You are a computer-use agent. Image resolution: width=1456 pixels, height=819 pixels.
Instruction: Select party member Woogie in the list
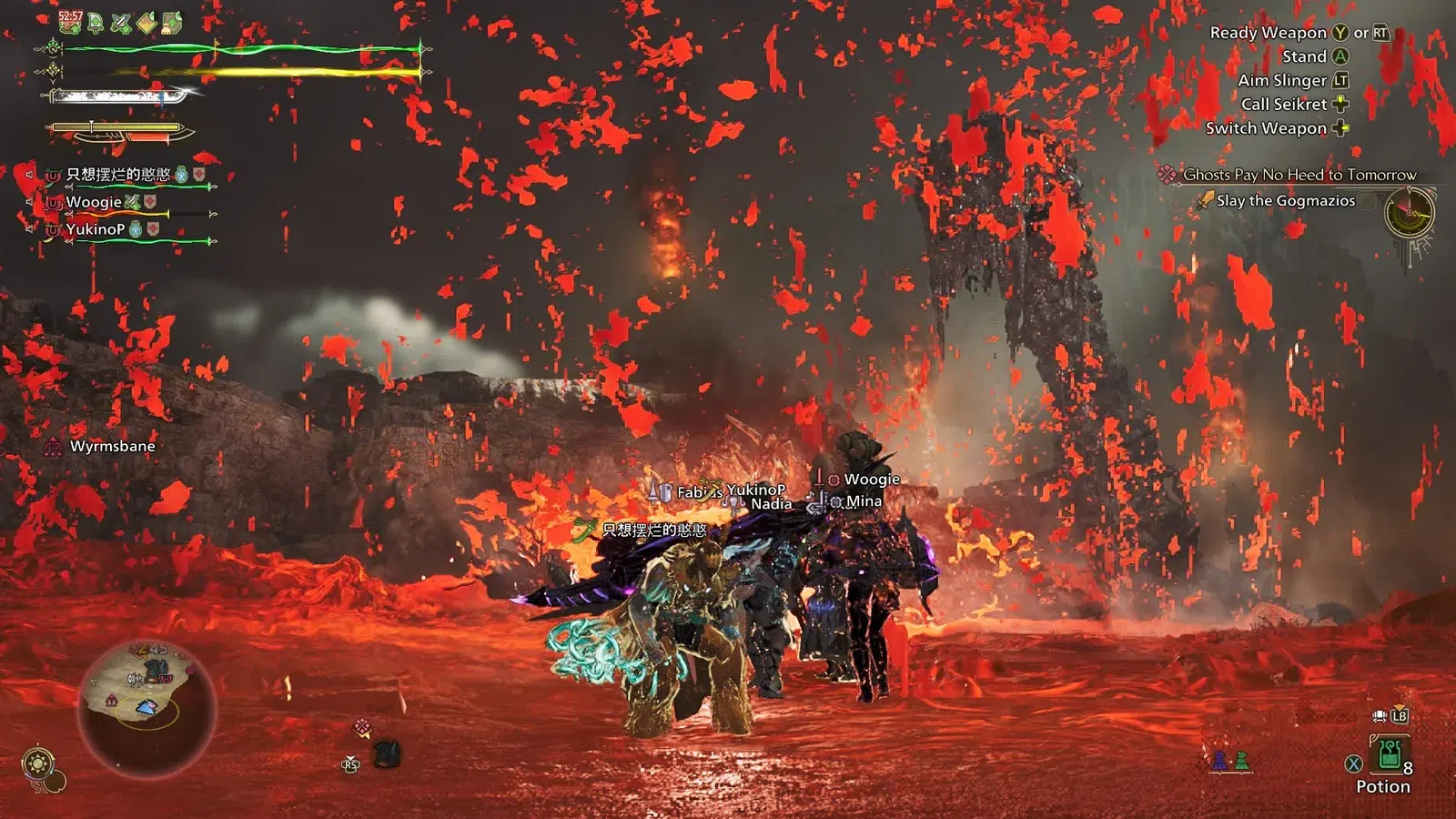(x=94, y=202)
